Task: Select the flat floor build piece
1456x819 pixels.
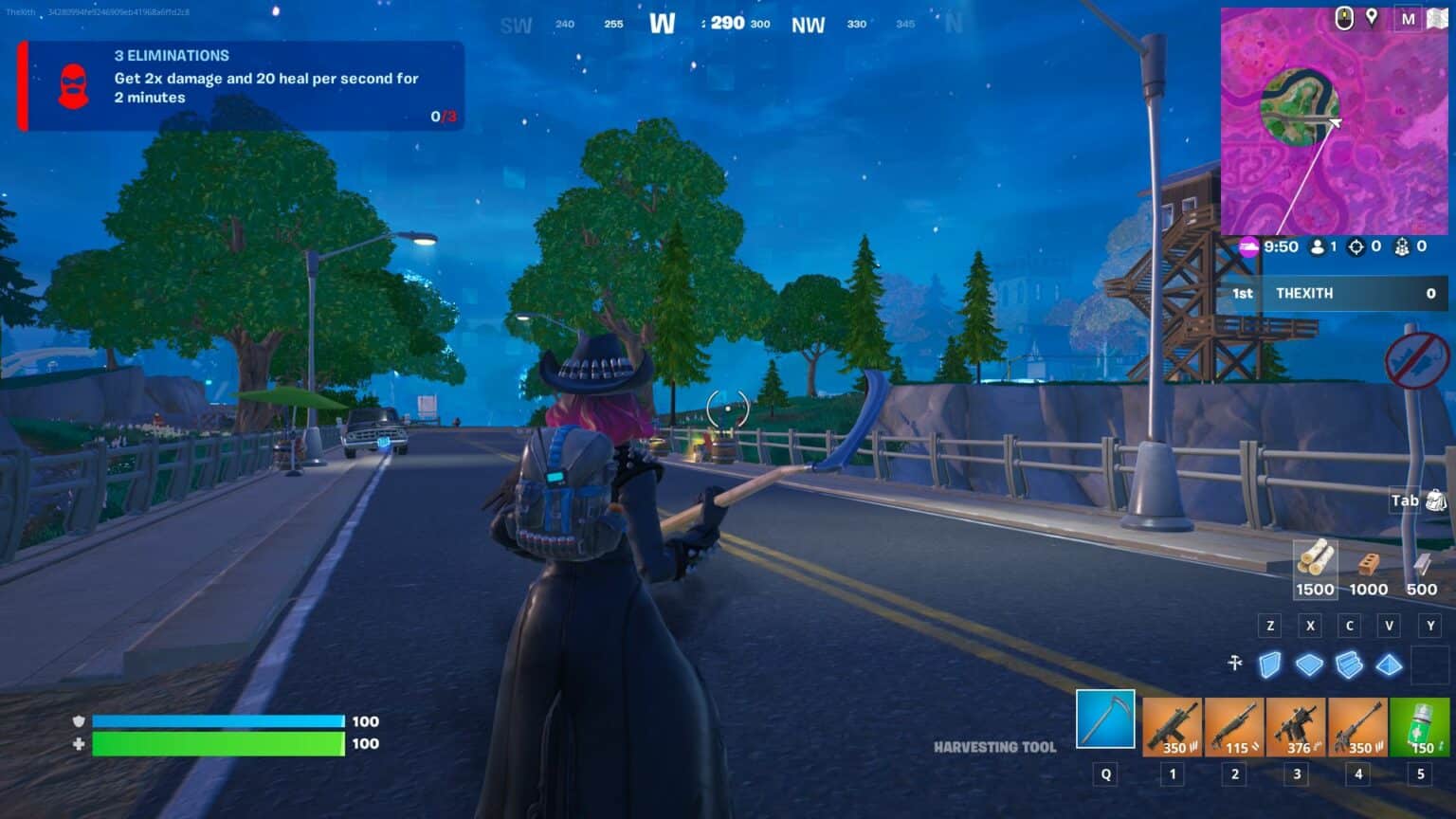Action: [1311, 665]
